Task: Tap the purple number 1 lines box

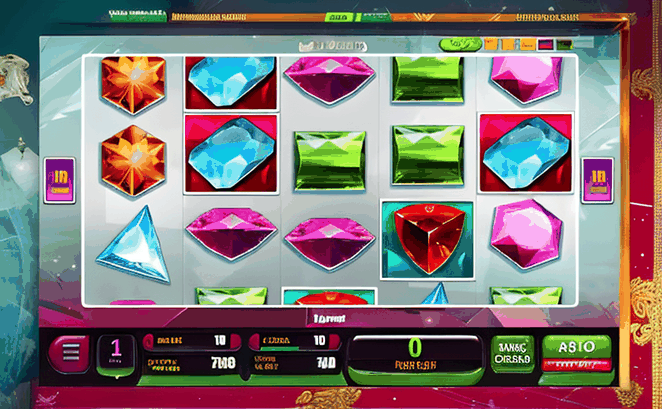Action: [x=116, y=352]
